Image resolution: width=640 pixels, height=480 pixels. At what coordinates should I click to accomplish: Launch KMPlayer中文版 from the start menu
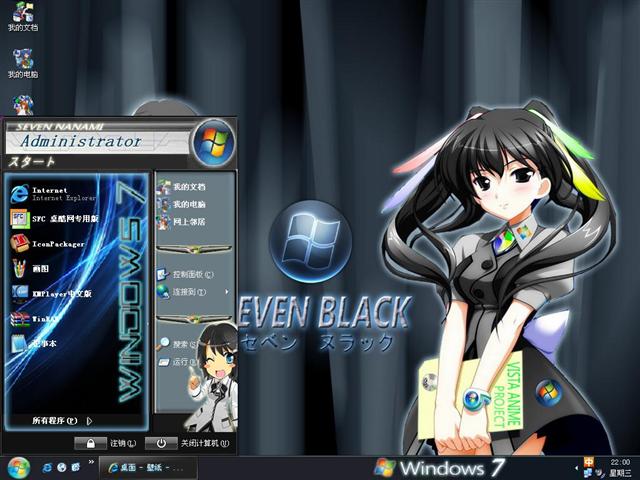[60, 293]
